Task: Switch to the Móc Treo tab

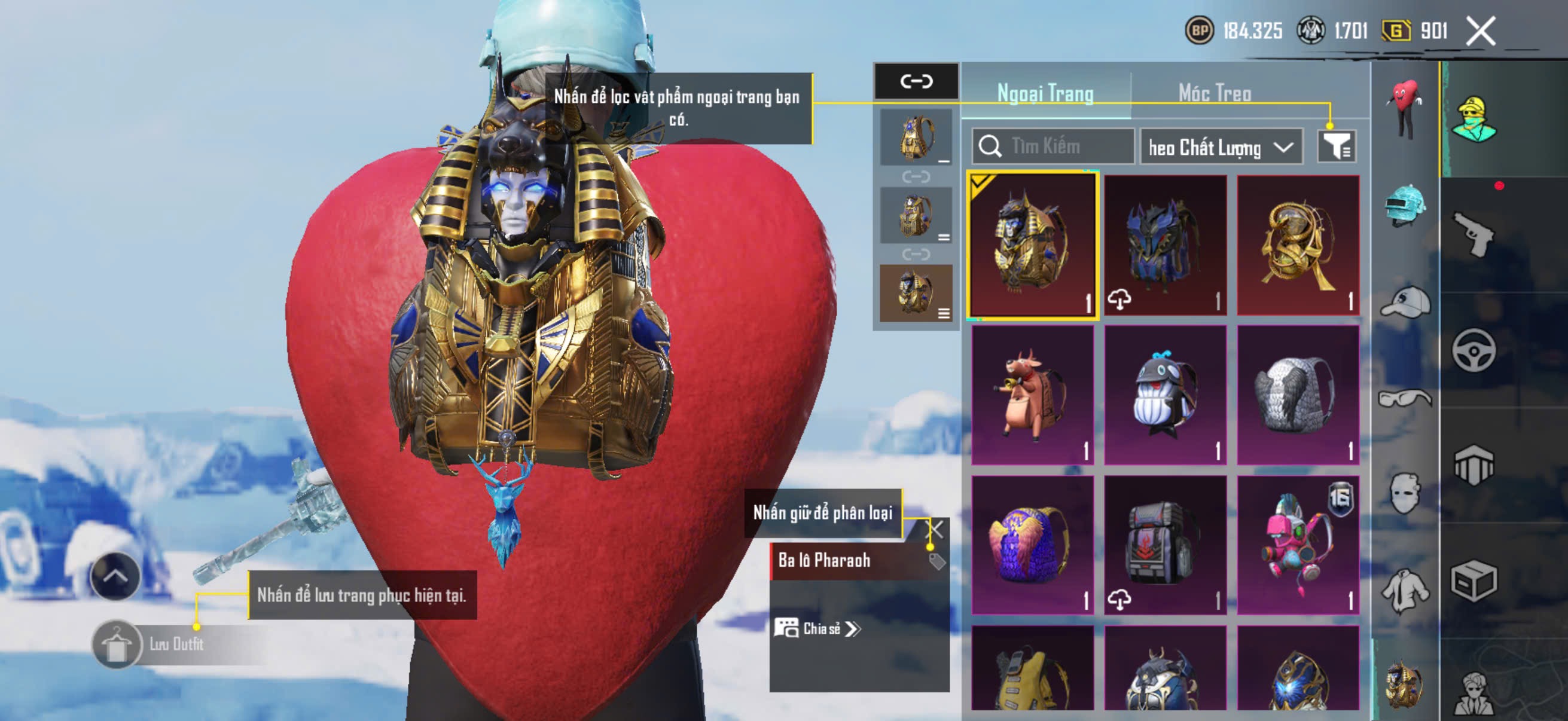Action: point(1215,93)
